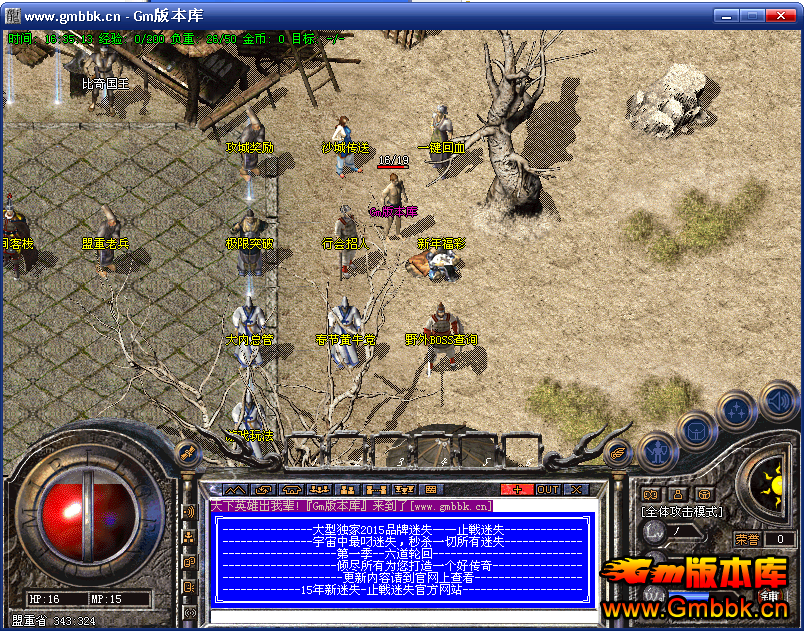
Task: Toggle the all-attack mode label
Action: pos(681,512)
